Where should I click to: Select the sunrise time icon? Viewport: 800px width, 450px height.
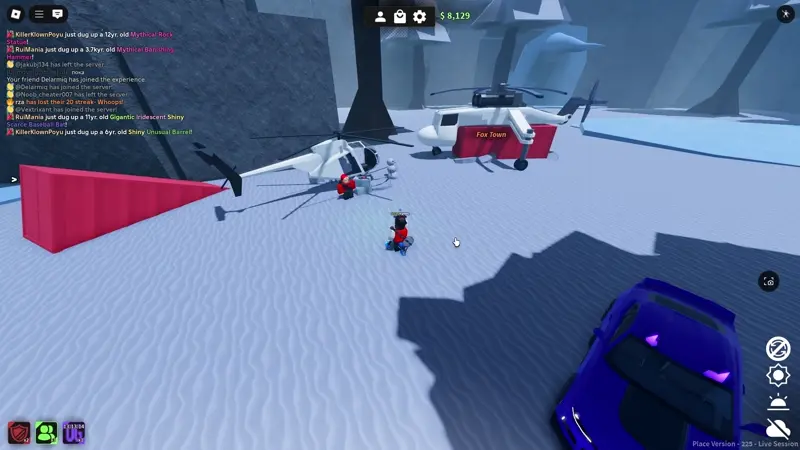click(x=778, y=402)
